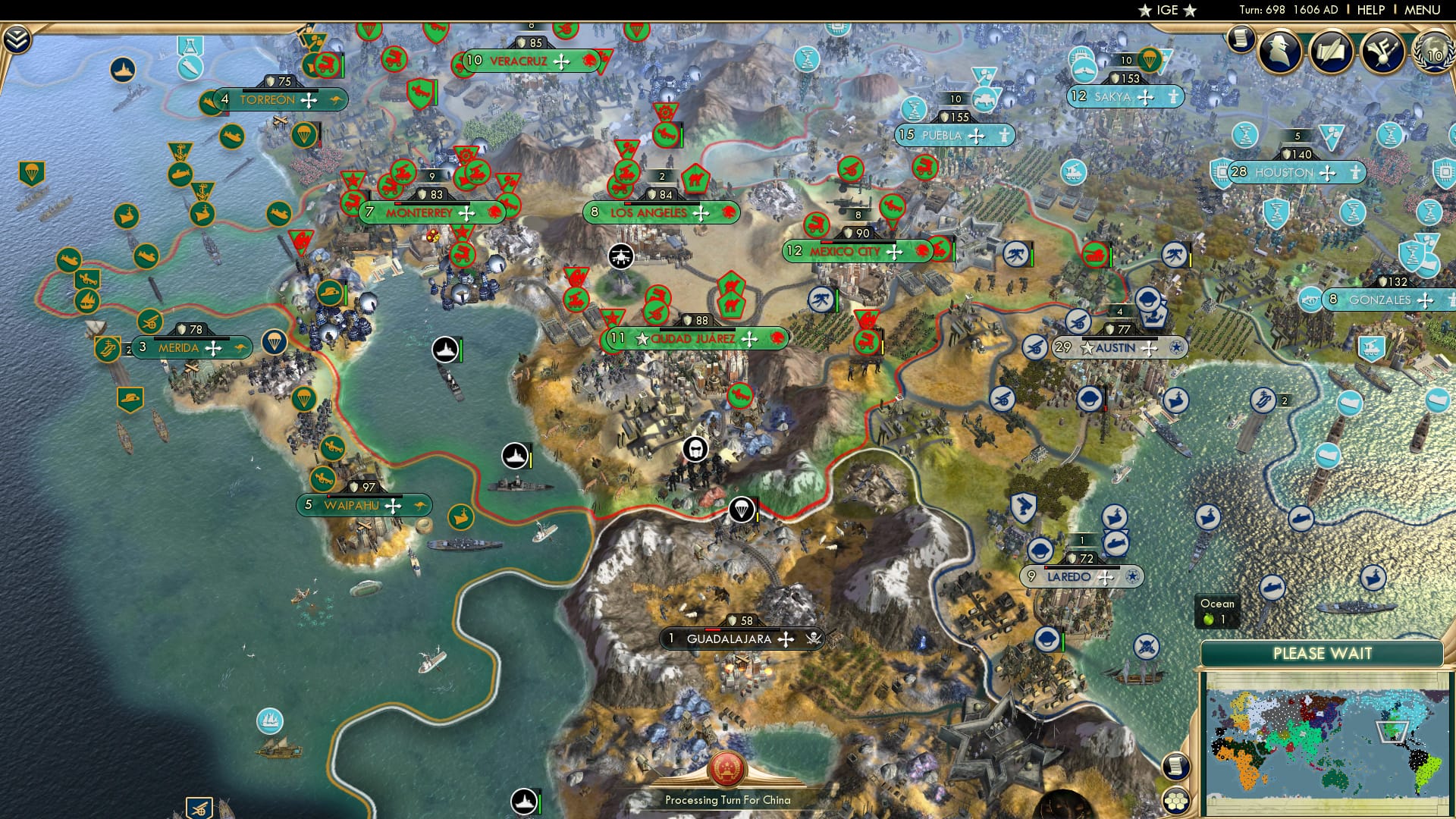Open the notification scroll icon below the top bar
This screenshot has width=1456, height=819.
(x=1241, y=39)
